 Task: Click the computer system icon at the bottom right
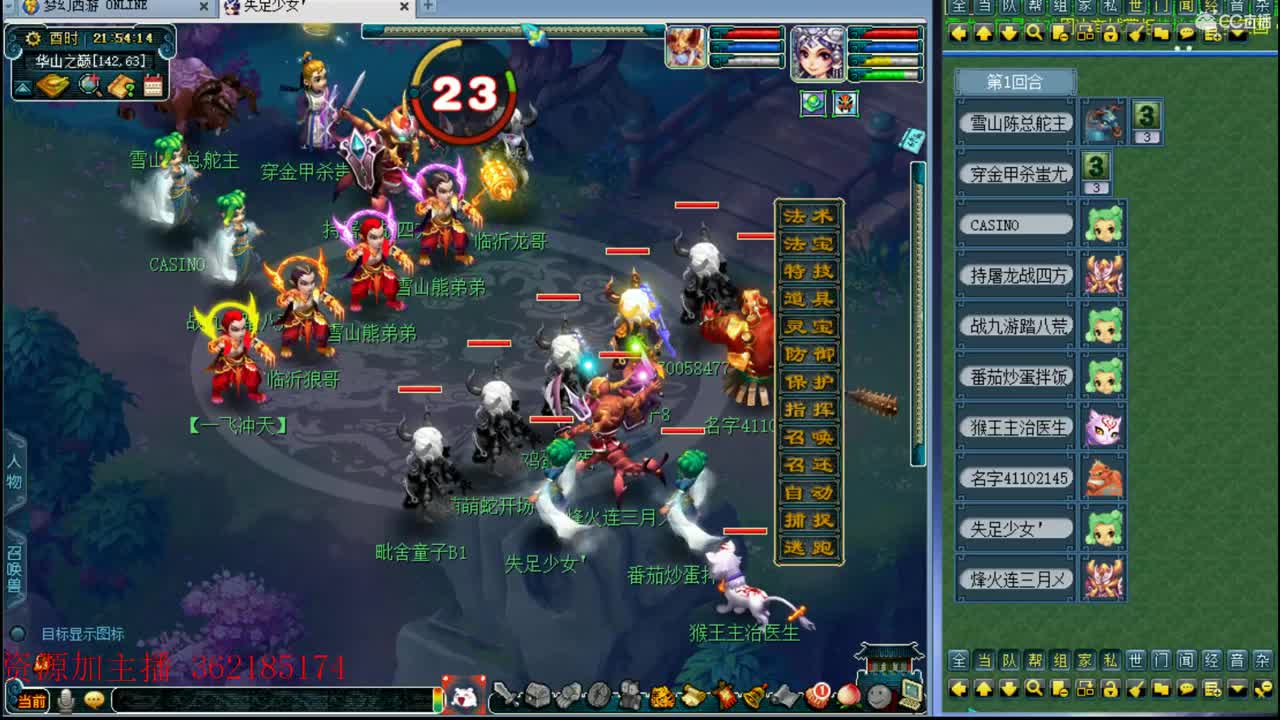point(911,694)
